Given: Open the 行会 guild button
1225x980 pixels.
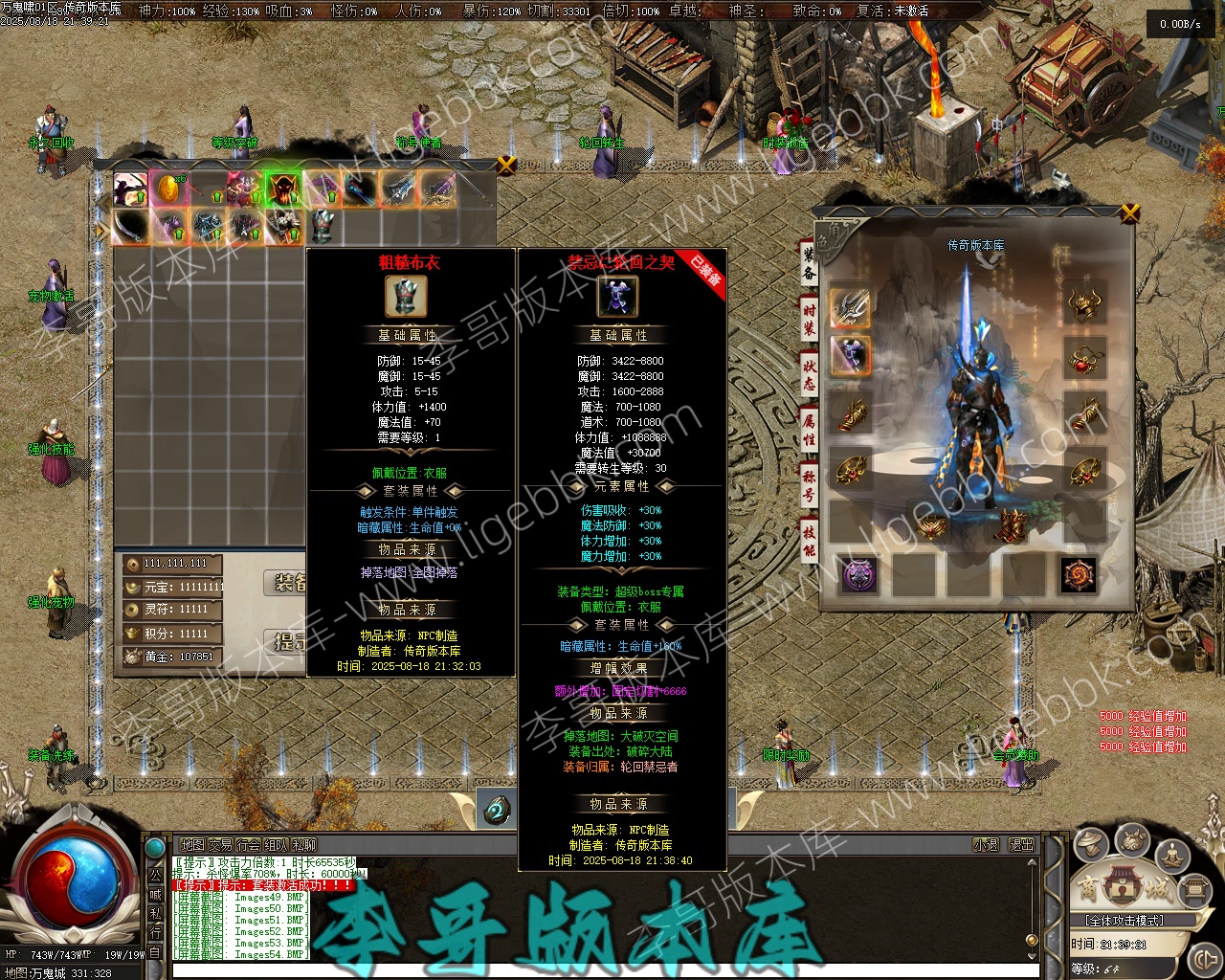Looking at the screenshot, I should (x=248, y=845).
